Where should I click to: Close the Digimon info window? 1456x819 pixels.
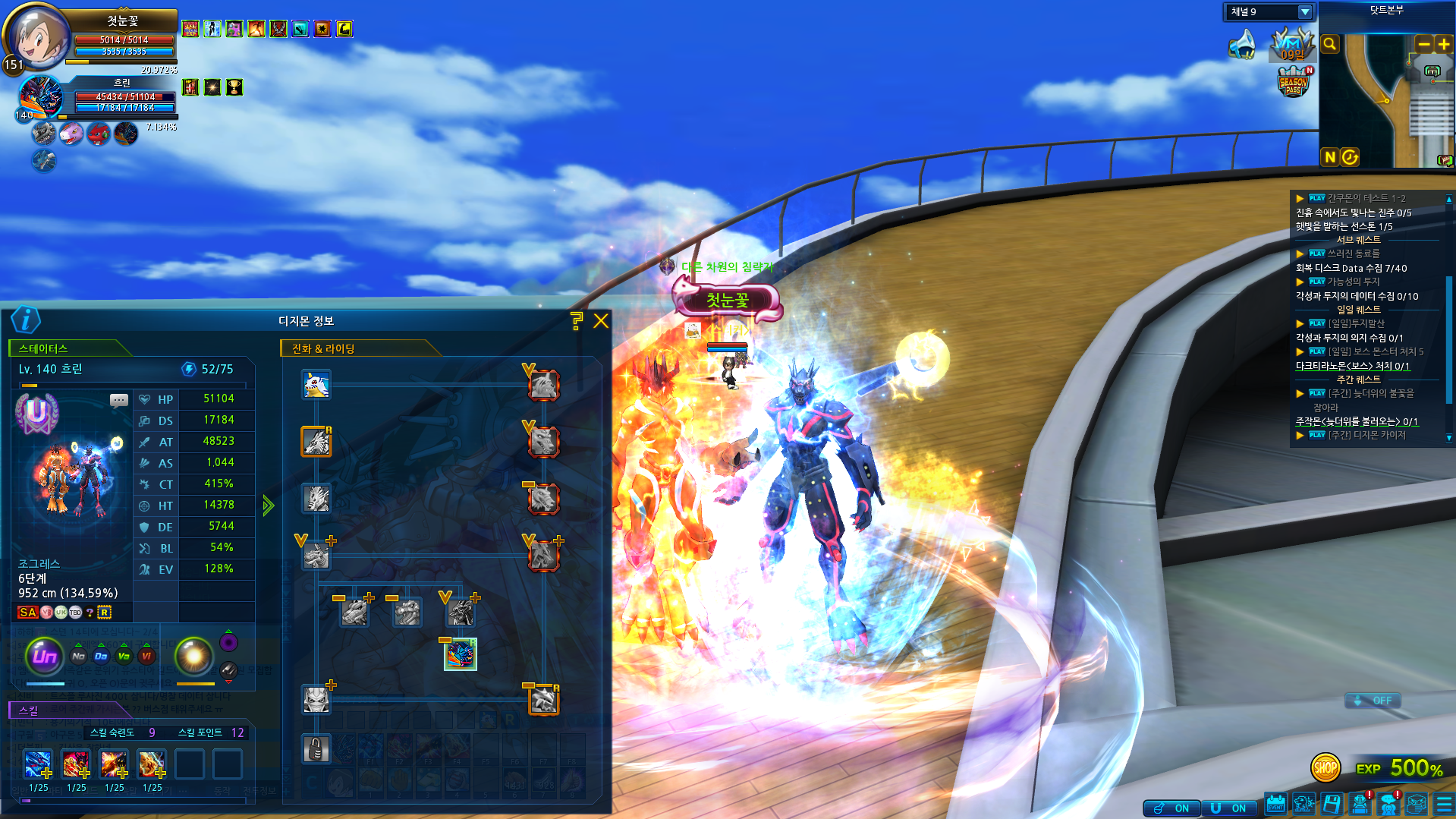601,321
